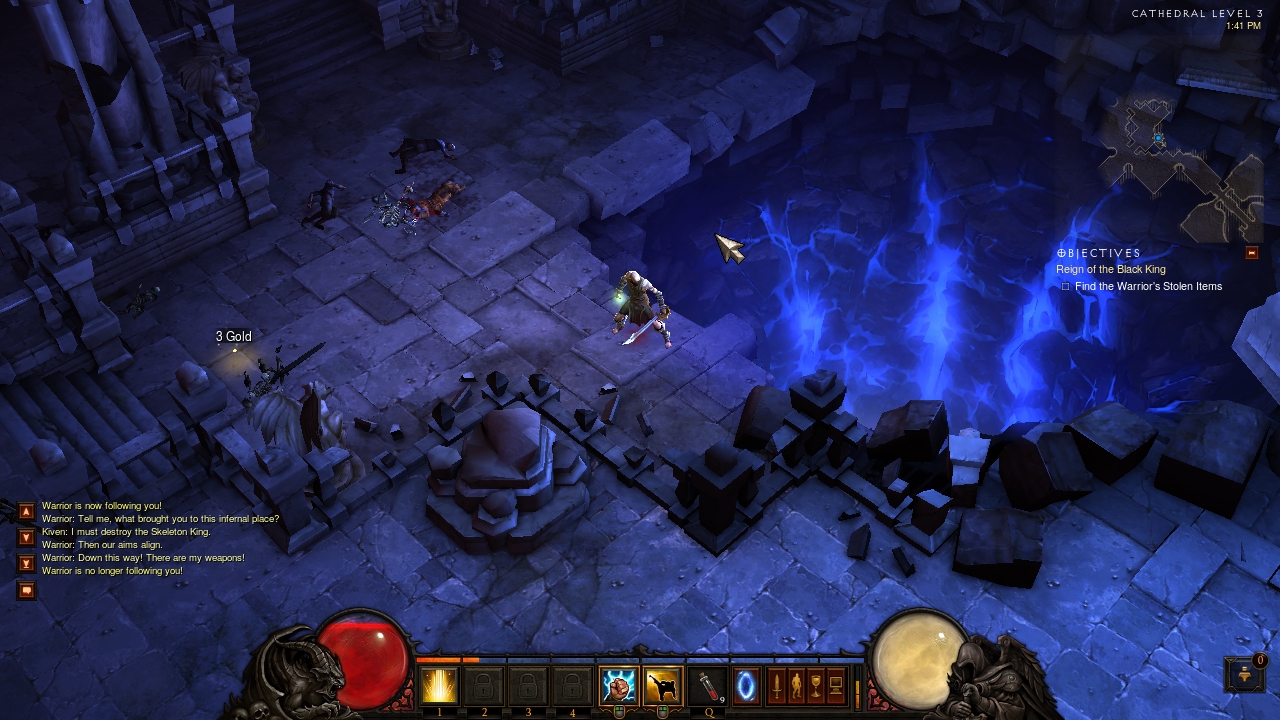Viewport: 1280px width, 720px height.
Task: Activate the golden light skill in slot 1
Action: [439, 686]
